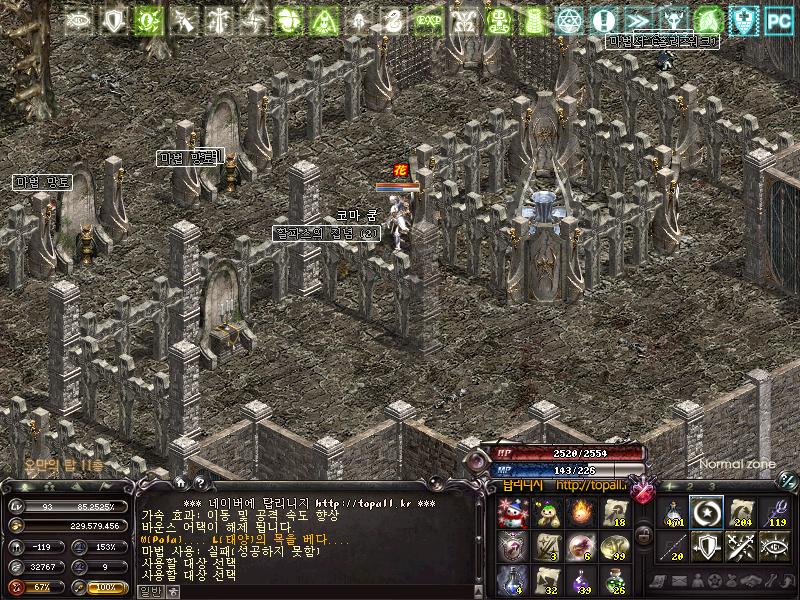This screenshot has height=600, width=800.
Task: Select the gold coin item showing 99
Action: pos(613,545)
